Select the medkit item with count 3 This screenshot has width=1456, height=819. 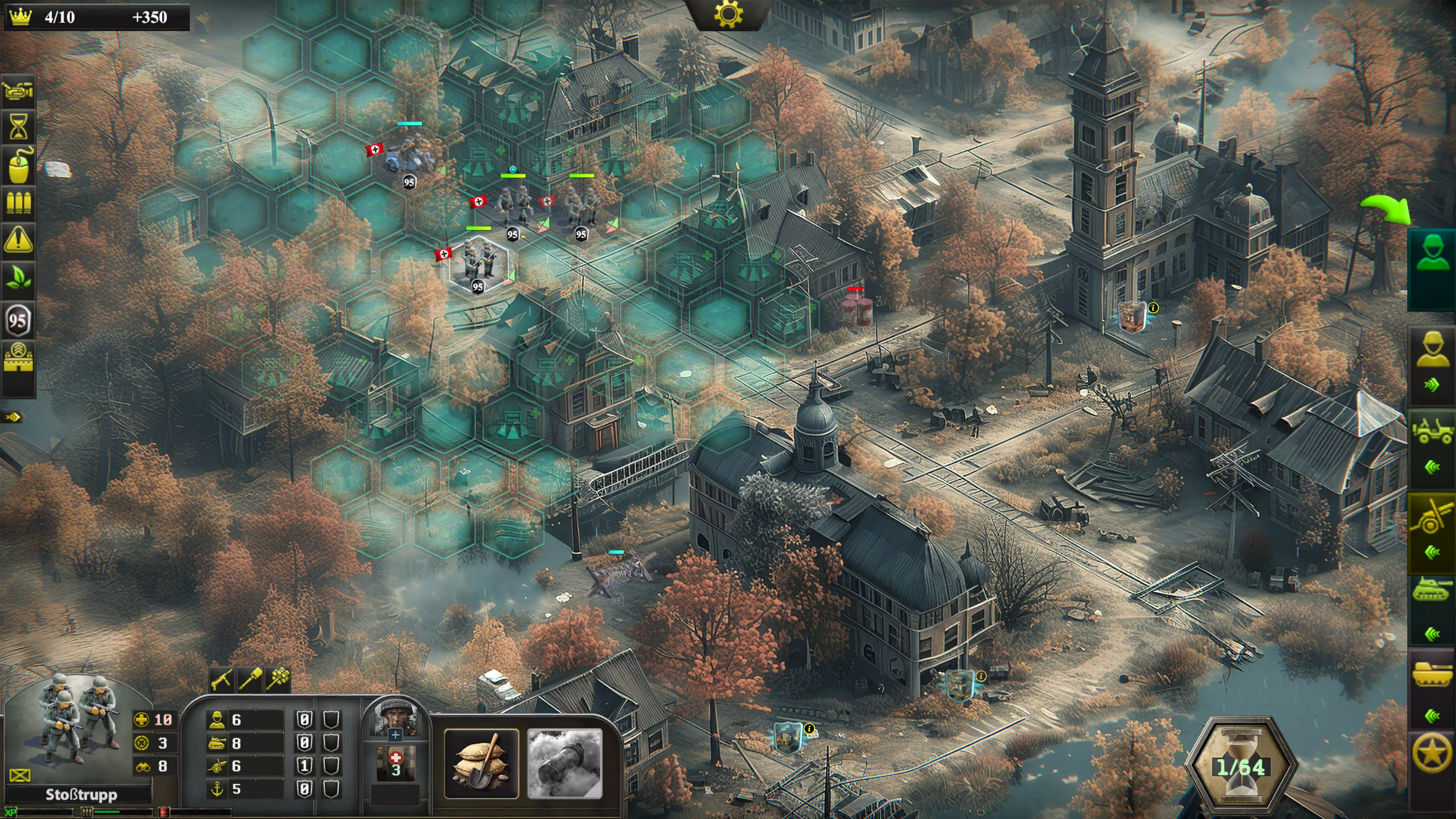point(395,762)
